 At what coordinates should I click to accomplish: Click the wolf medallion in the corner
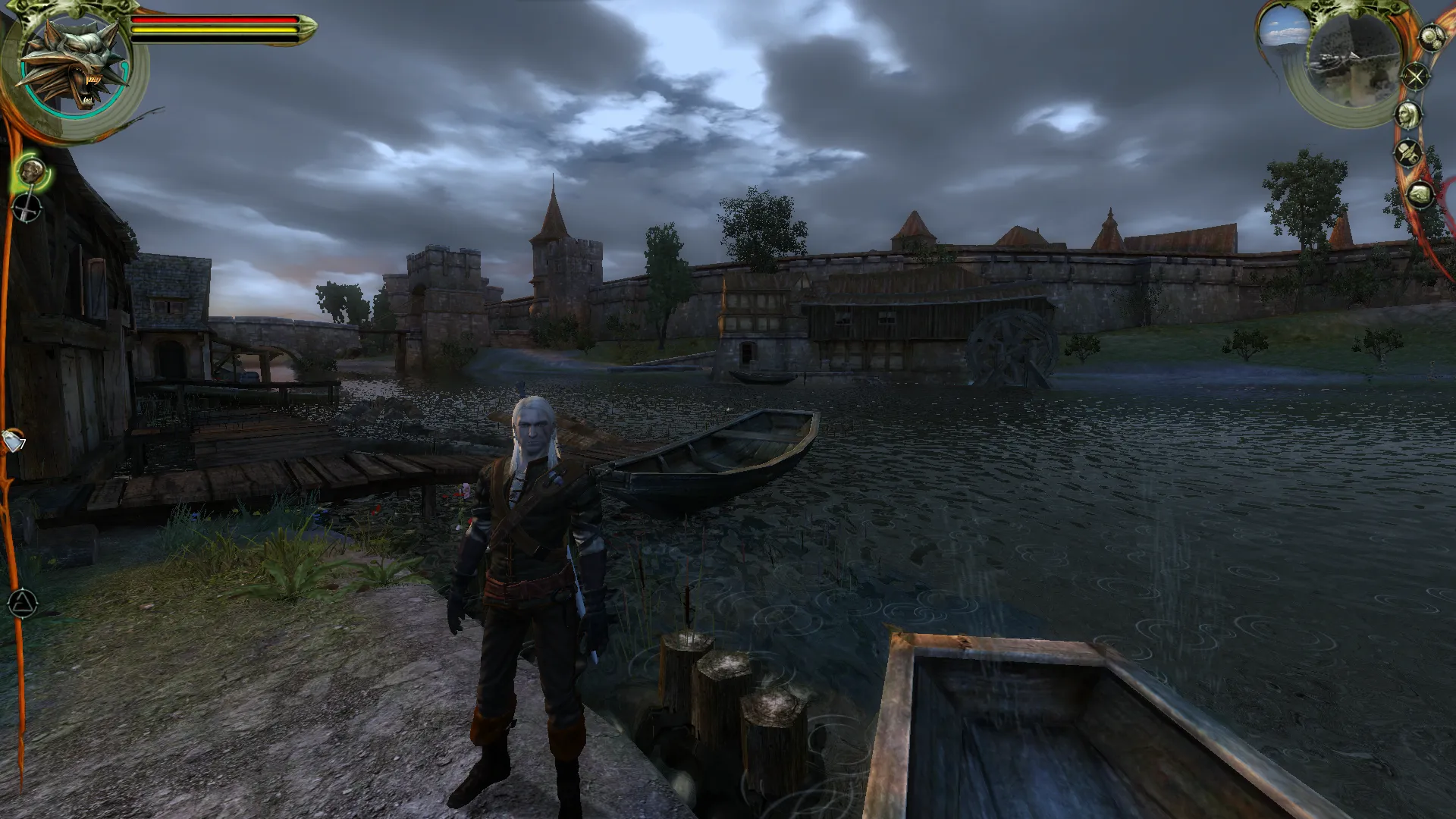[74, 67]
